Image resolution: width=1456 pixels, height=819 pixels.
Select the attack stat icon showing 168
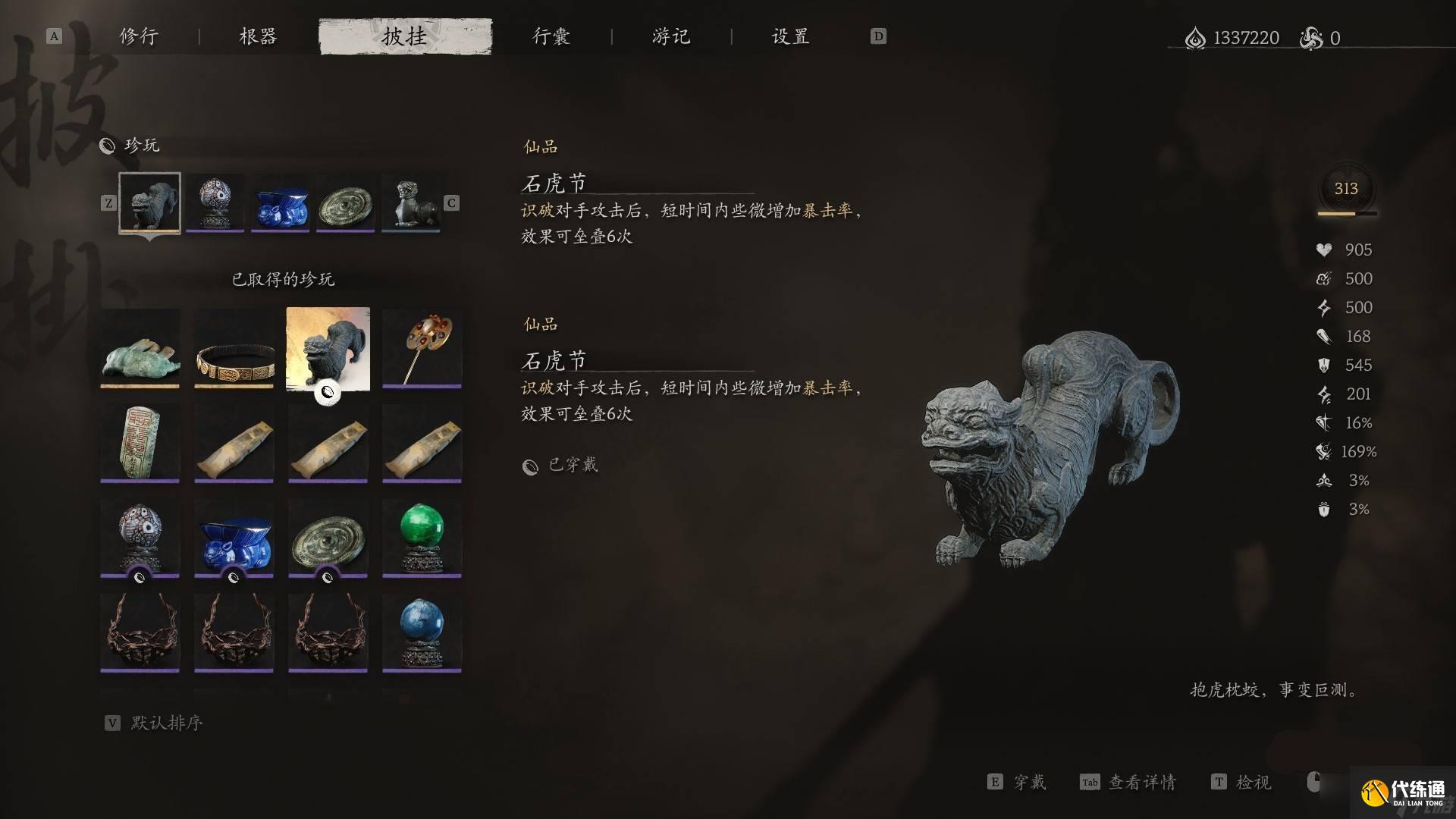1323,336
